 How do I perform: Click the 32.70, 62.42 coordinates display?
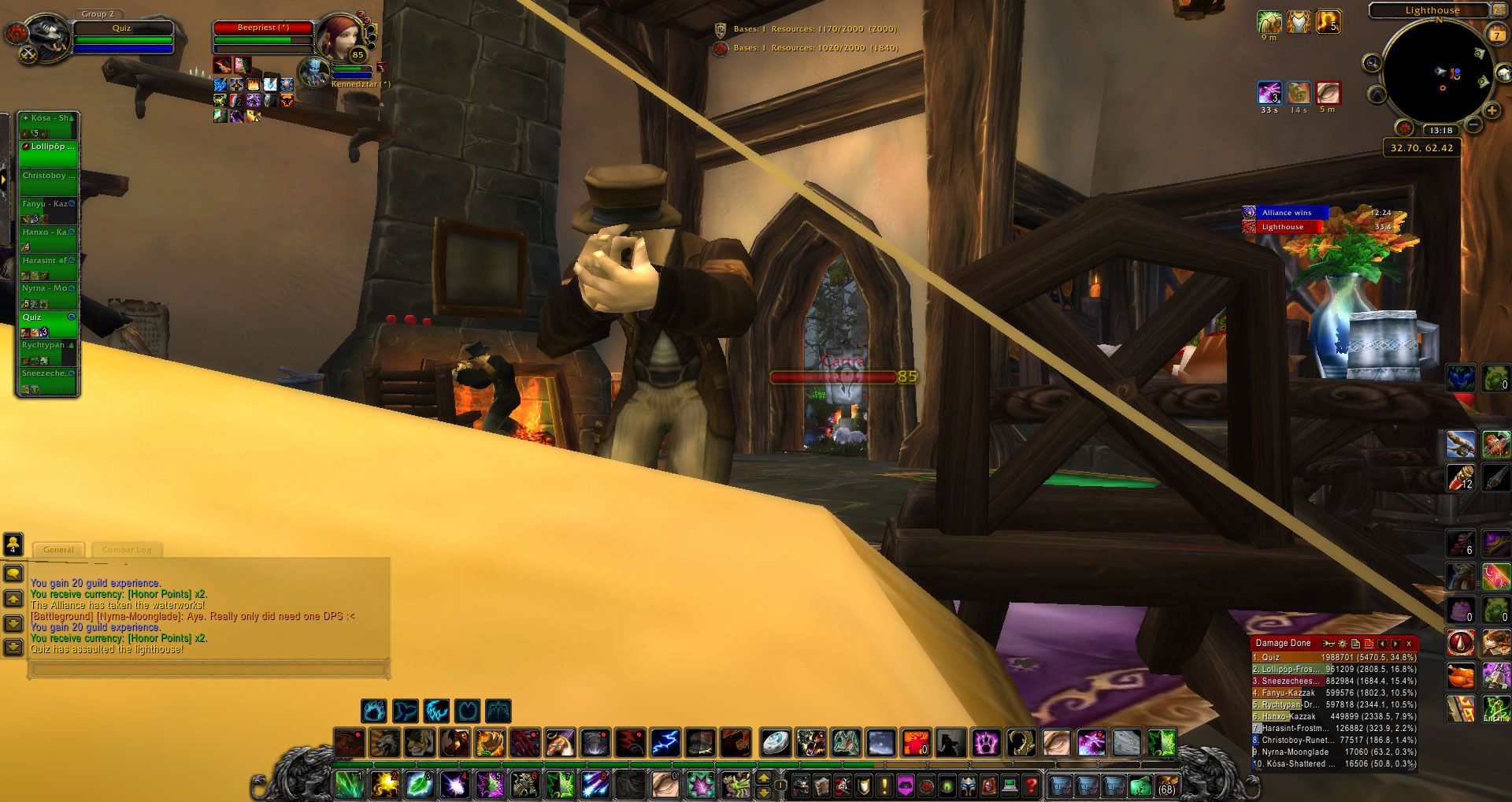(x=1423, y=147)
